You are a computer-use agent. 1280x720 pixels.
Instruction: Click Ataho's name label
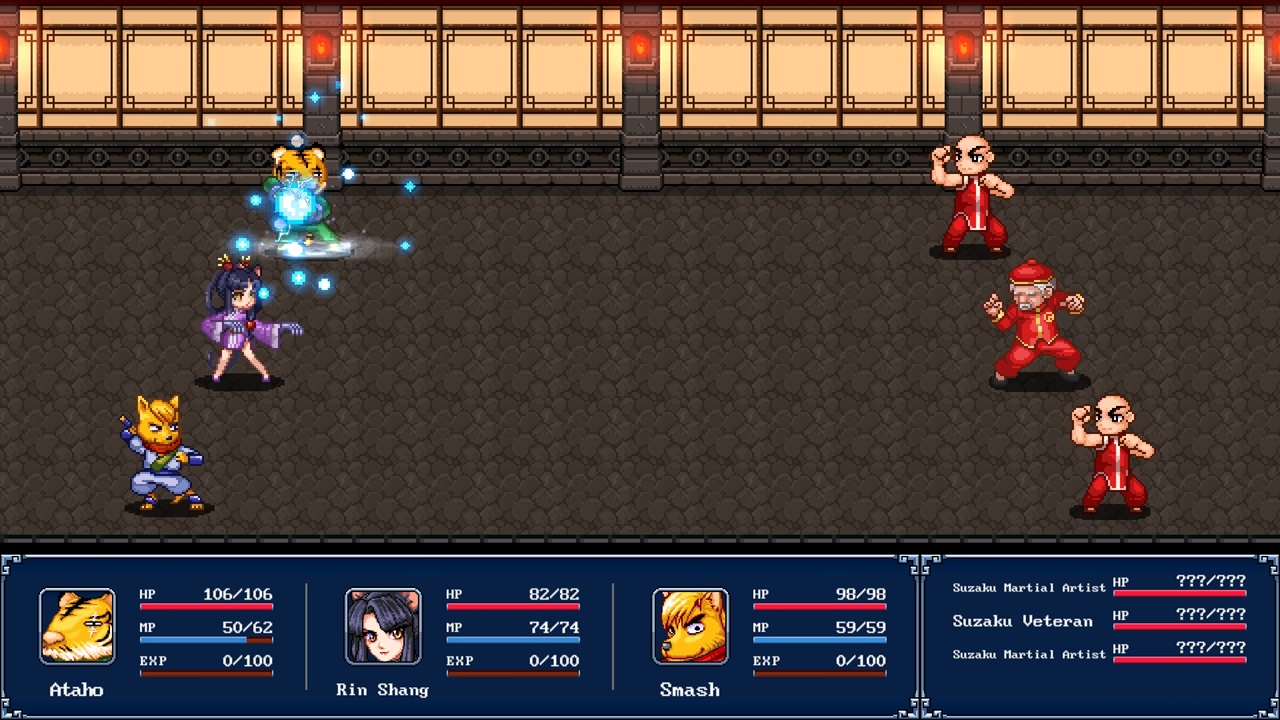point(76,689)
